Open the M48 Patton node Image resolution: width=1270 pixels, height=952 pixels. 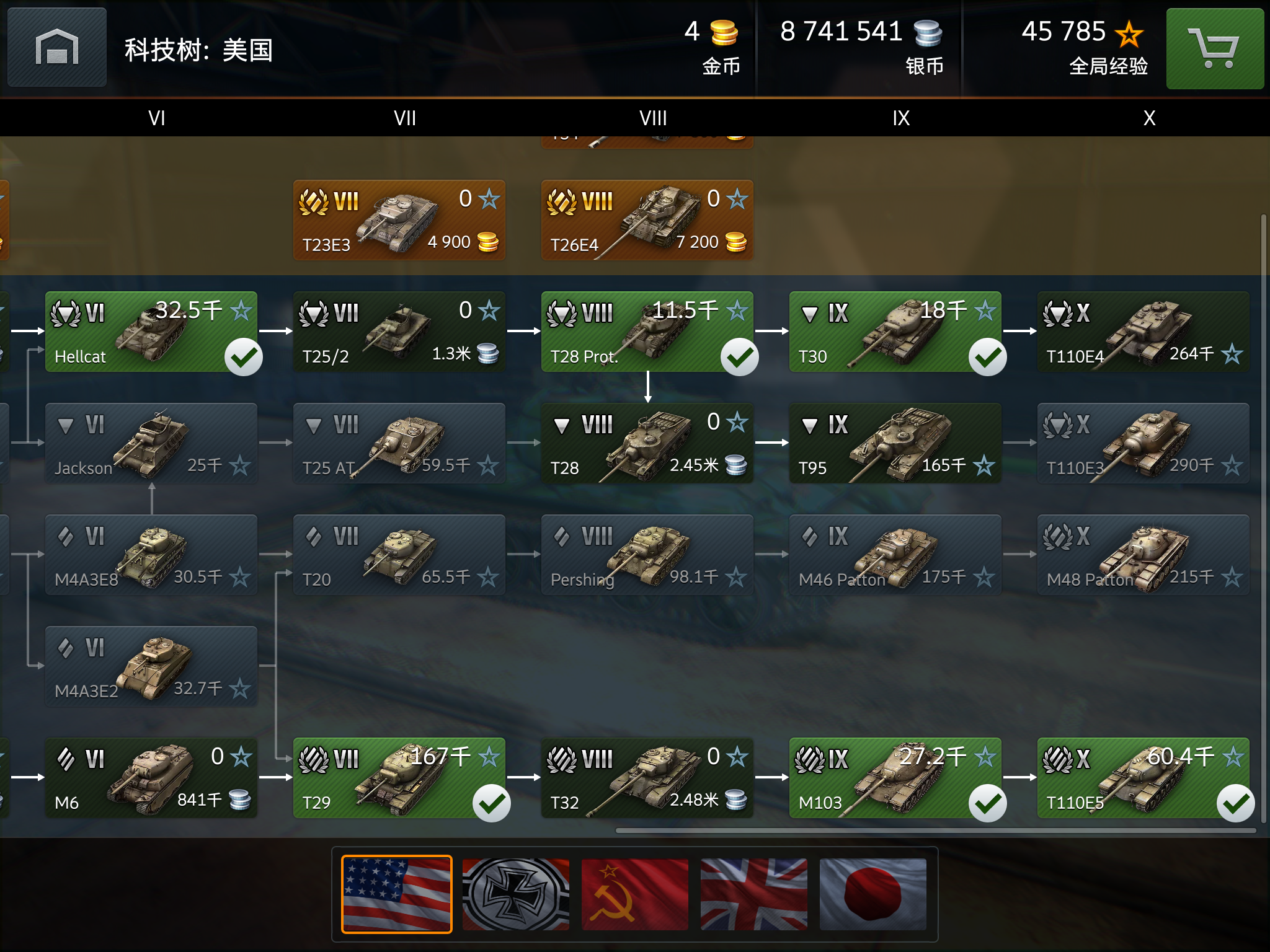pyautogui.click(x=1143, y=555)
